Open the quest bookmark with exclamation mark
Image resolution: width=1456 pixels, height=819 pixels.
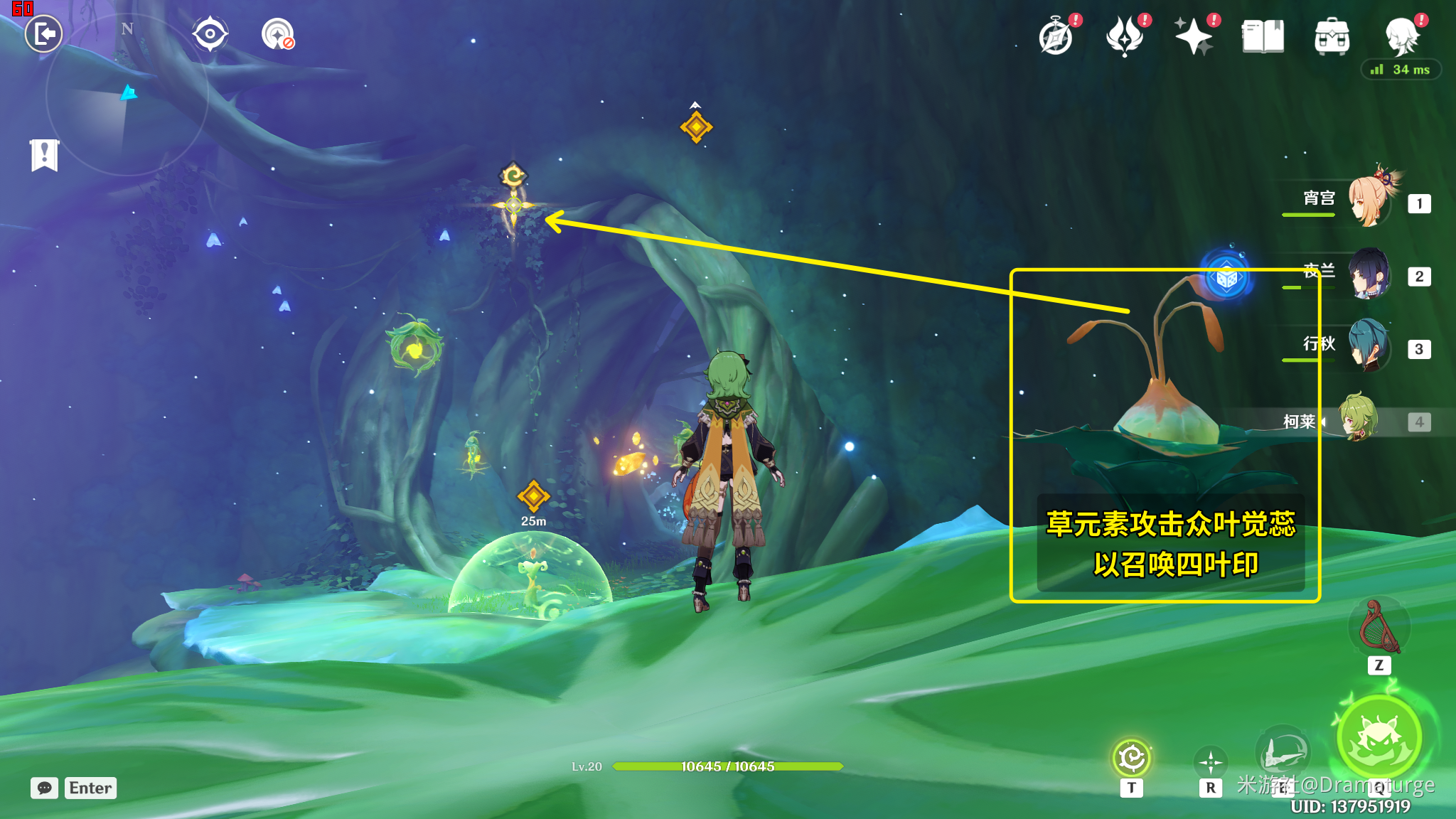(44, 154)
